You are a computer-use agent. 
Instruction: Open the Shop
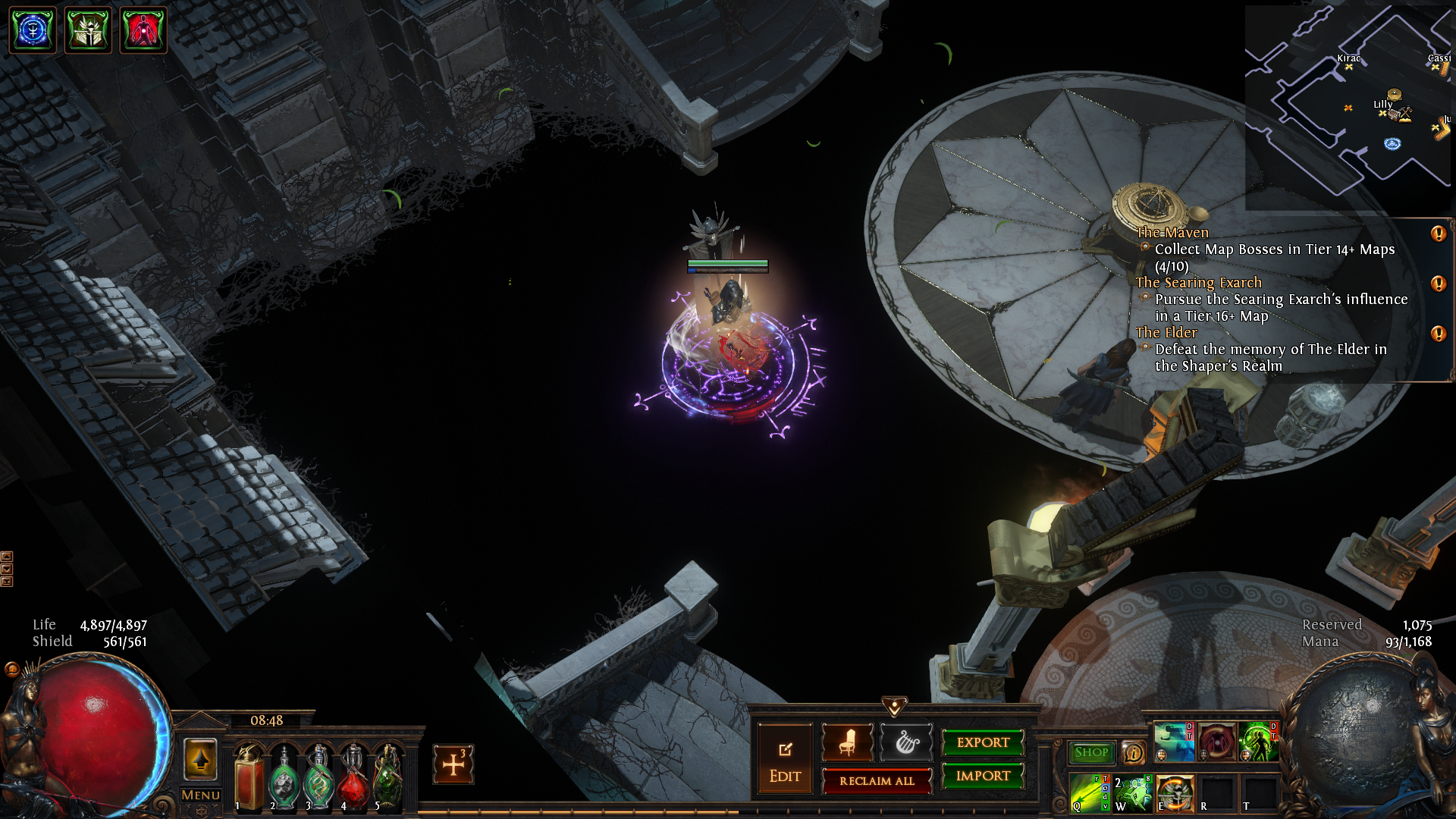tap(1091, 752)
